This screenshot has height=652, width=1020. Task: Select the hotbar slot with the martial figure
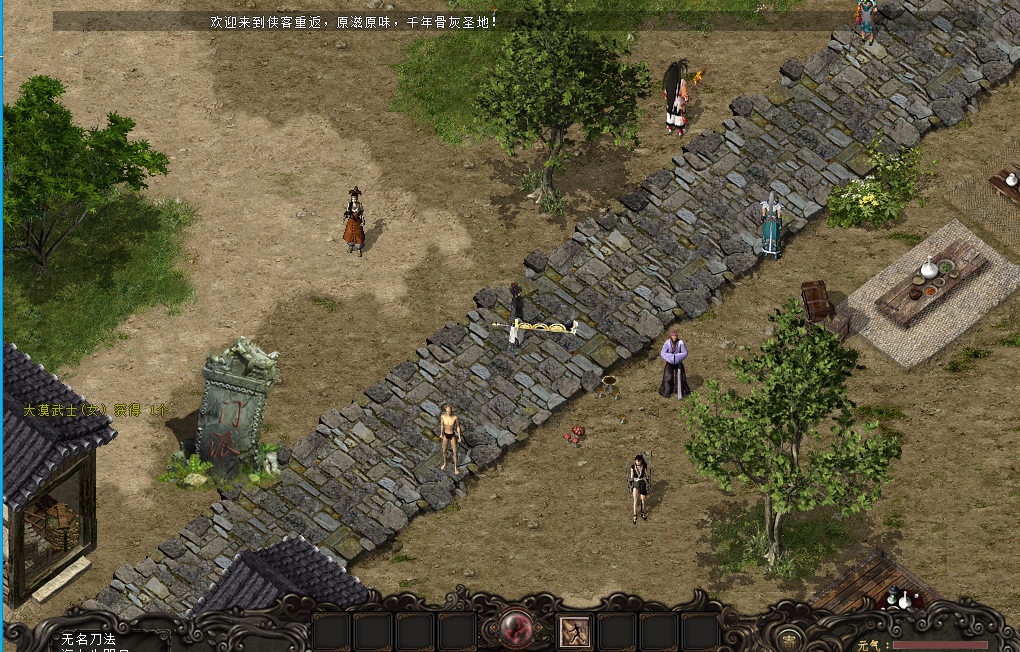(574, 631)
